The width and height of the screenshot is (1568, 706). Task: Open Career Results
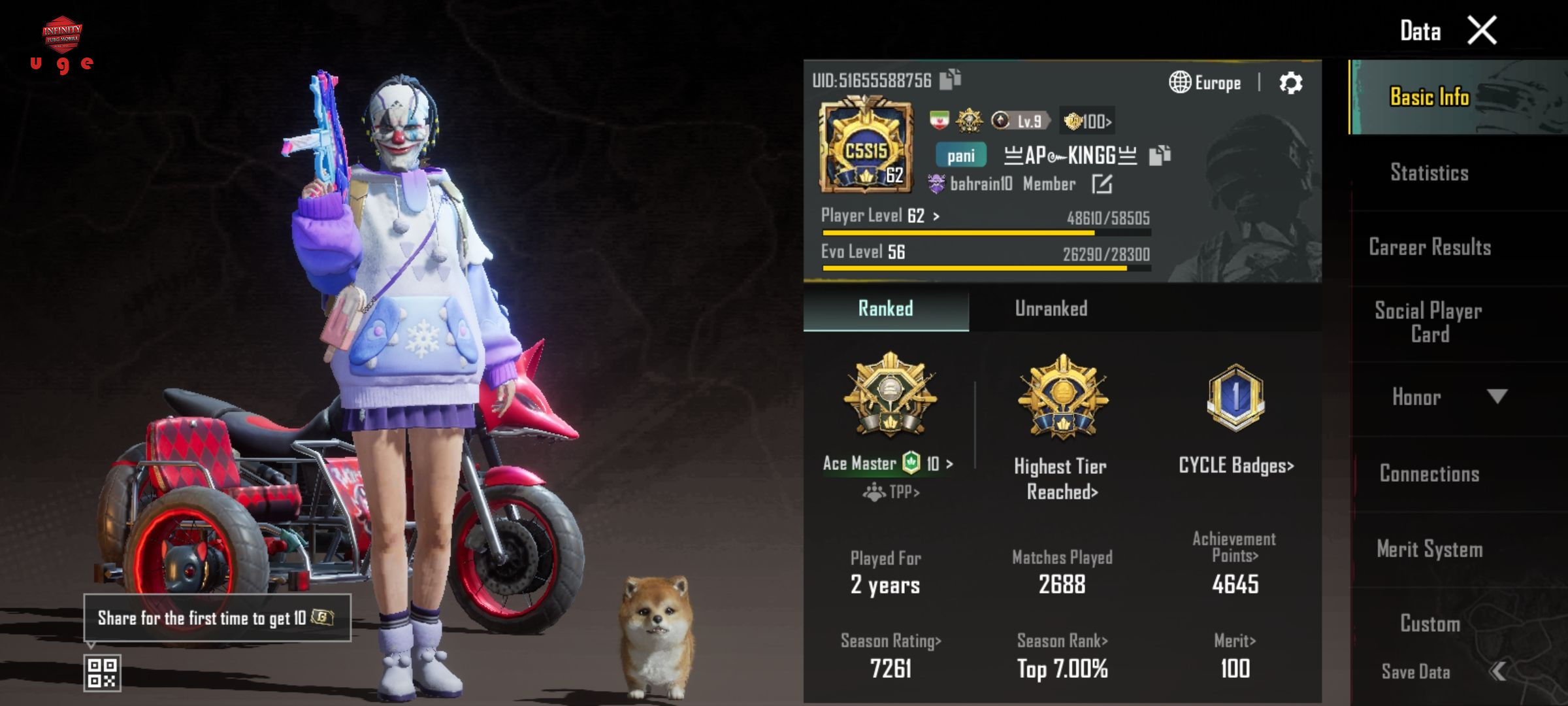(1429, 247)
